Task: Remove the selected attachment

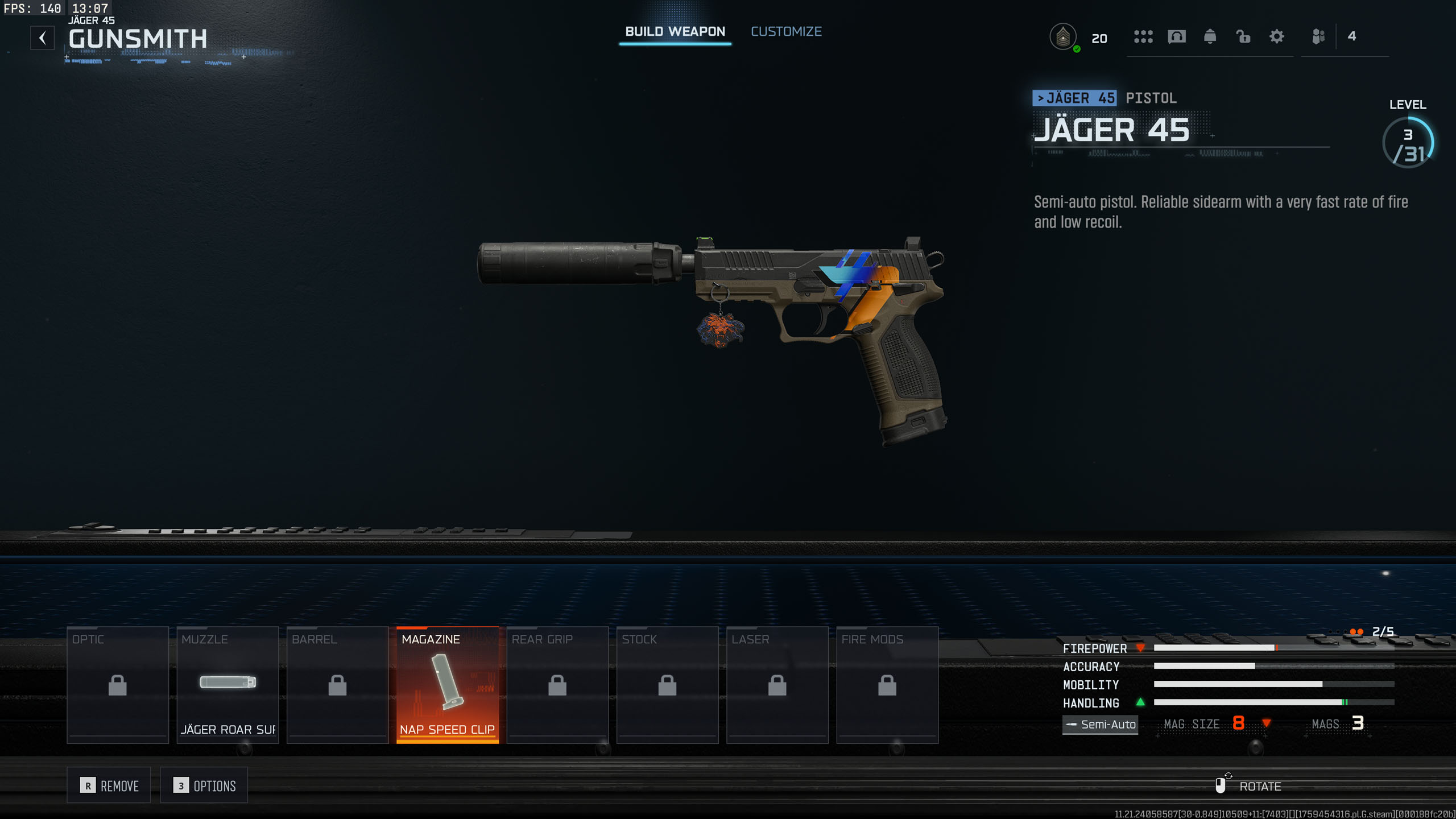Action: pos(109,785)
